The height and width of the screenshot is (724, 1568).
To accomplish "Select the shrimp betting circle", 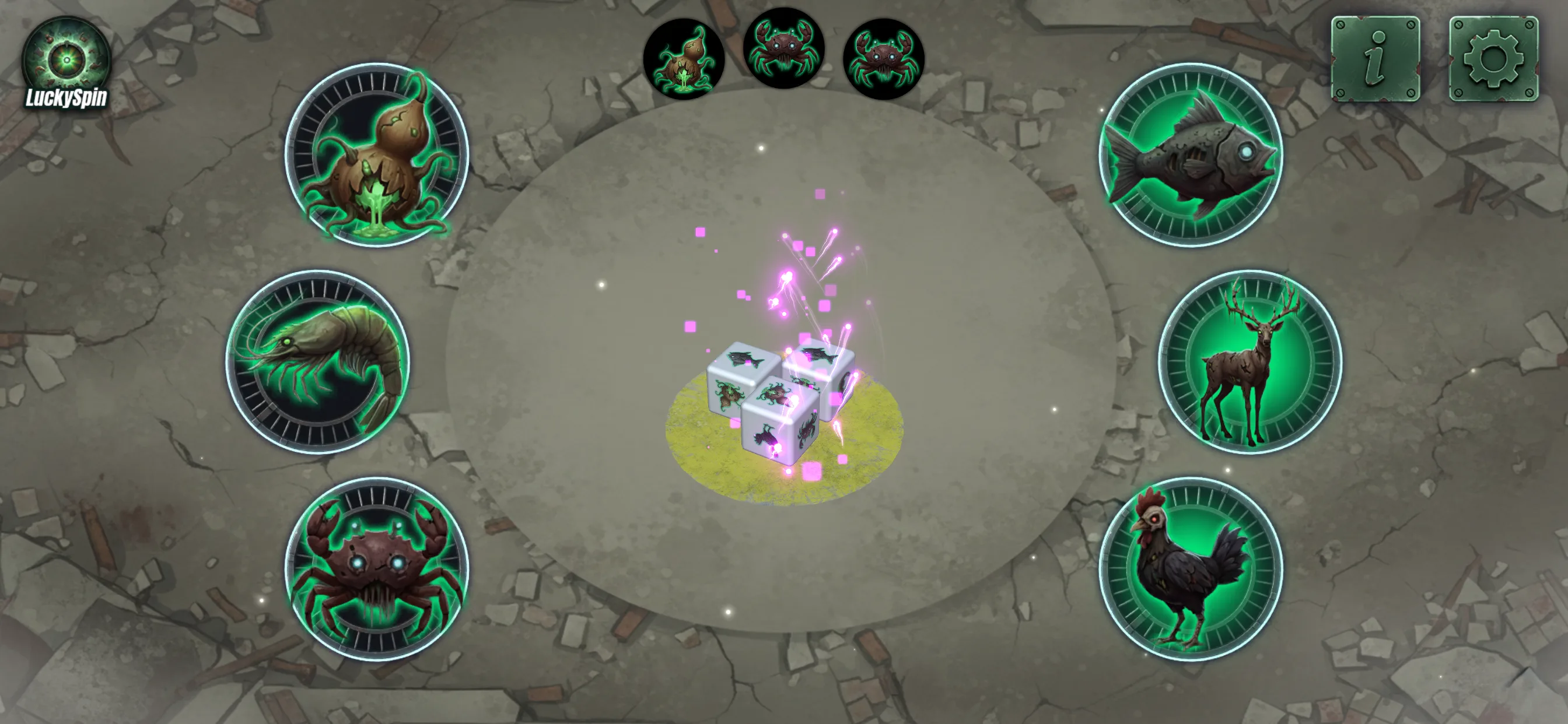I will point(318,362).
